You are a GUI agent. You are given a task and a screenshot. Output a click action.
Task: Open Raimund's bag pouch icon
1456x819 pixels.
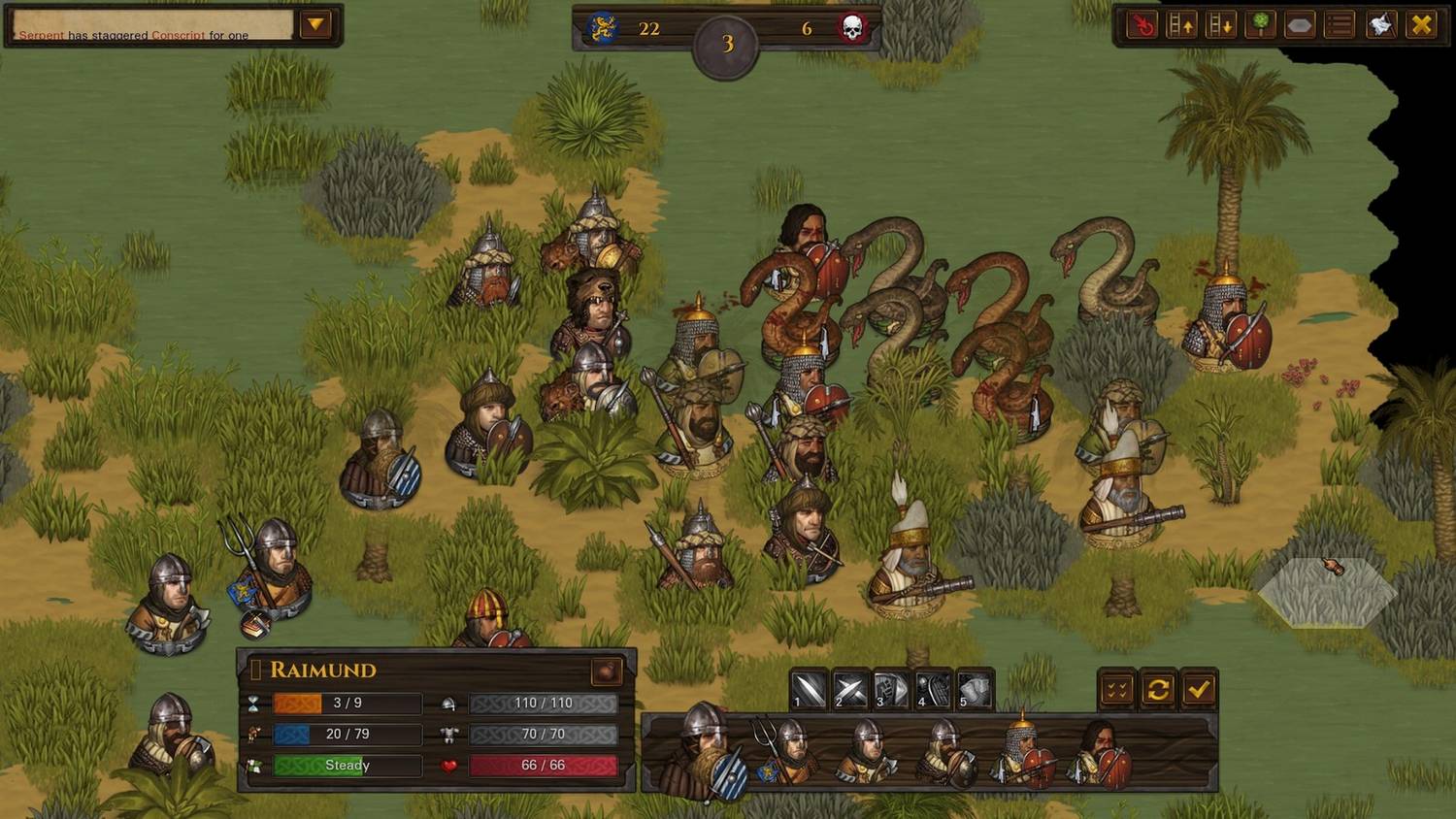point(607,670)
